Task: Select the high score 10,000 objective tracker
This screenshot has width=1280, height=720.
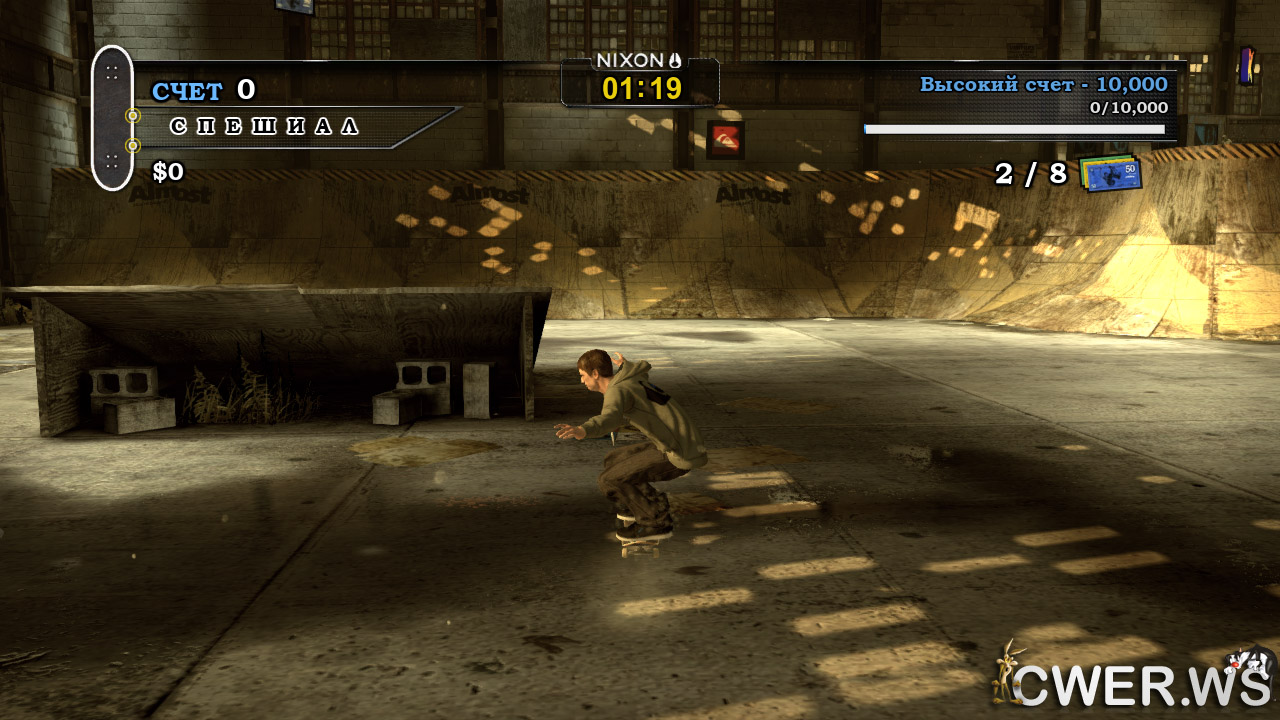Action: [1042, 86]
